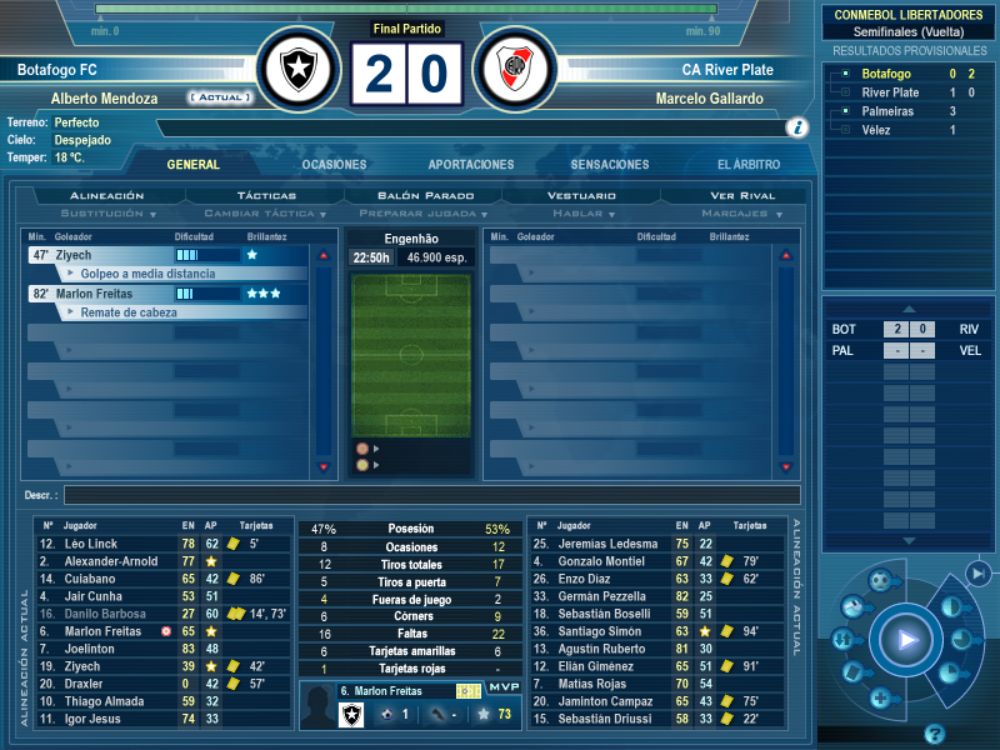Show the Sensaciones tab
The height and width of the screenshot is (750, 1000).
click(x=610, y=165)
